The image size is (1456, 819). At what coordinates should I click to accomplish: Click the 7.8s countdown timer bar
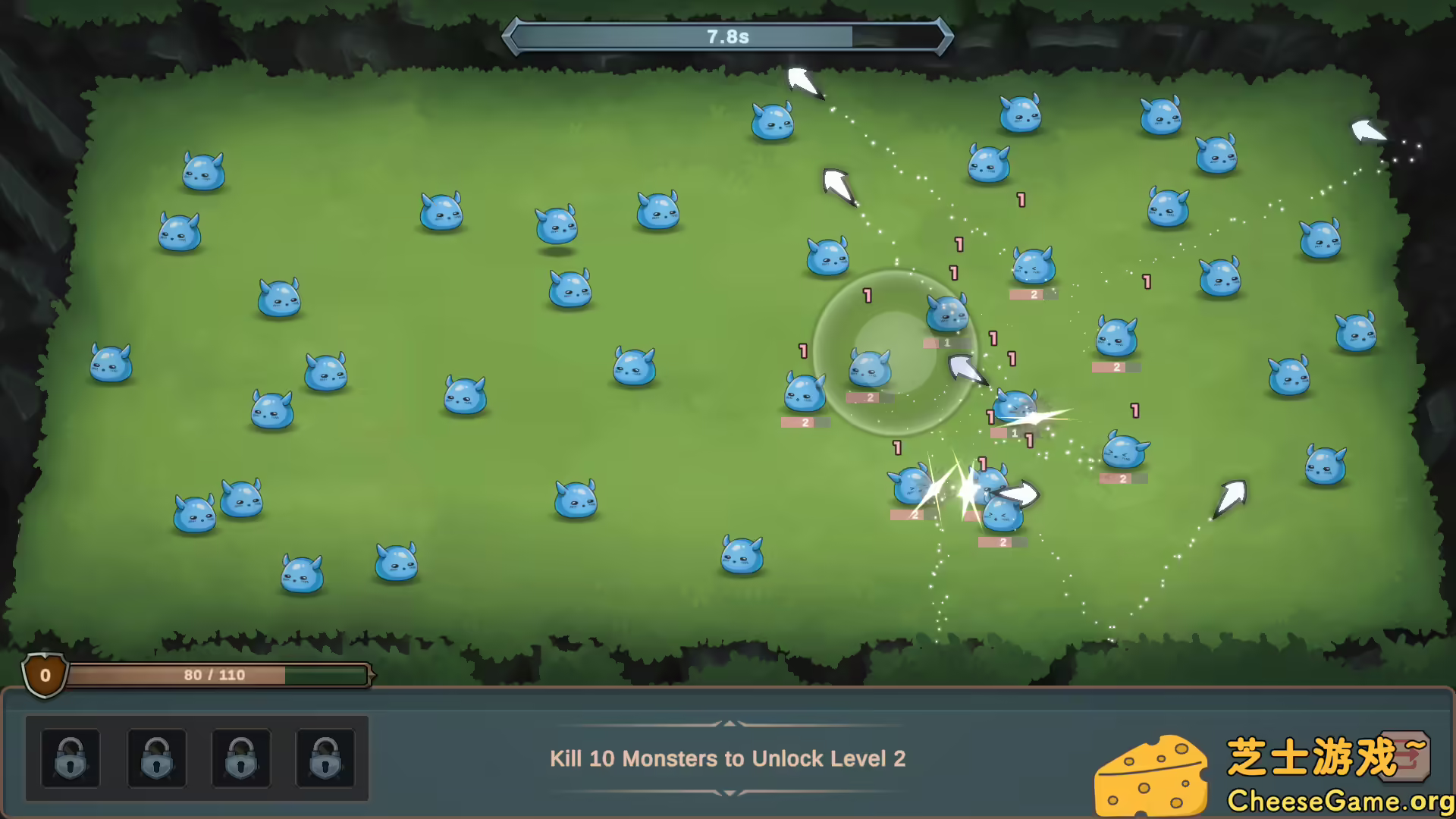pyautogui.click(x=728, y=35)
